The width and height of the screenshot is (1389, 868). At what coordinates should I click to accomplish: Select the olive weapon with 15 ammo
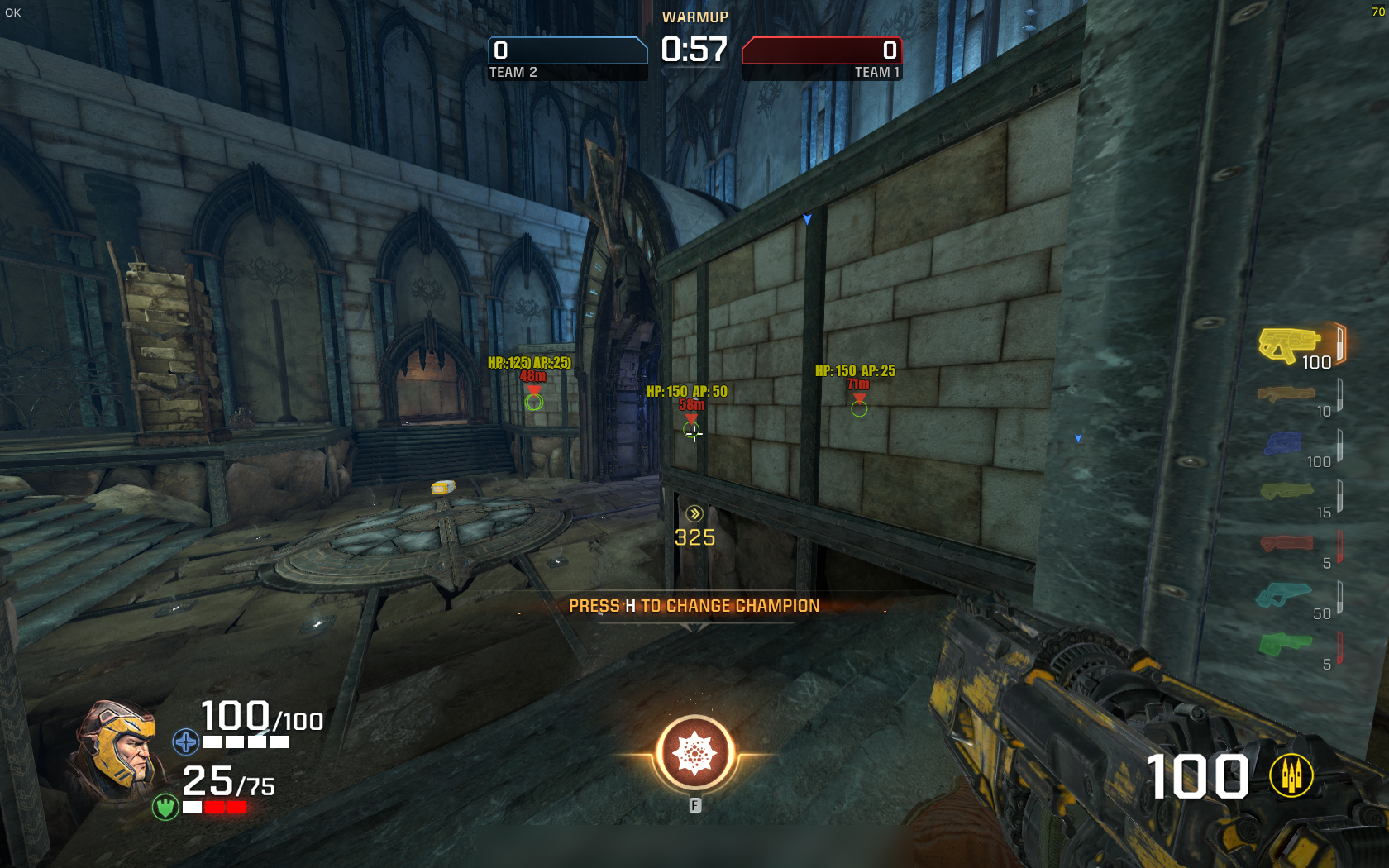tap(1286, 492)
